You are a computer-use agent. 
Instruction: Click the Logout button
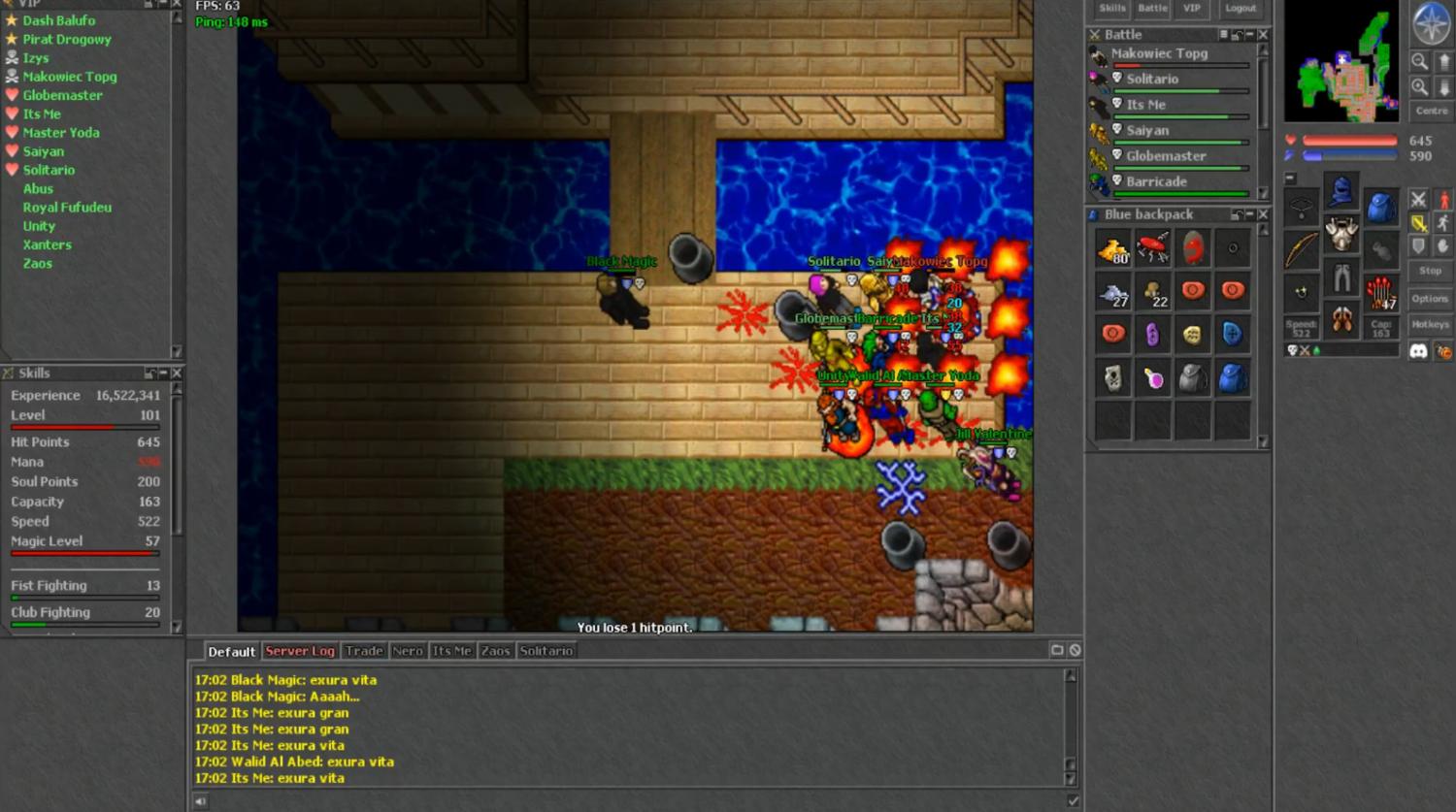tap(1240, 9)
